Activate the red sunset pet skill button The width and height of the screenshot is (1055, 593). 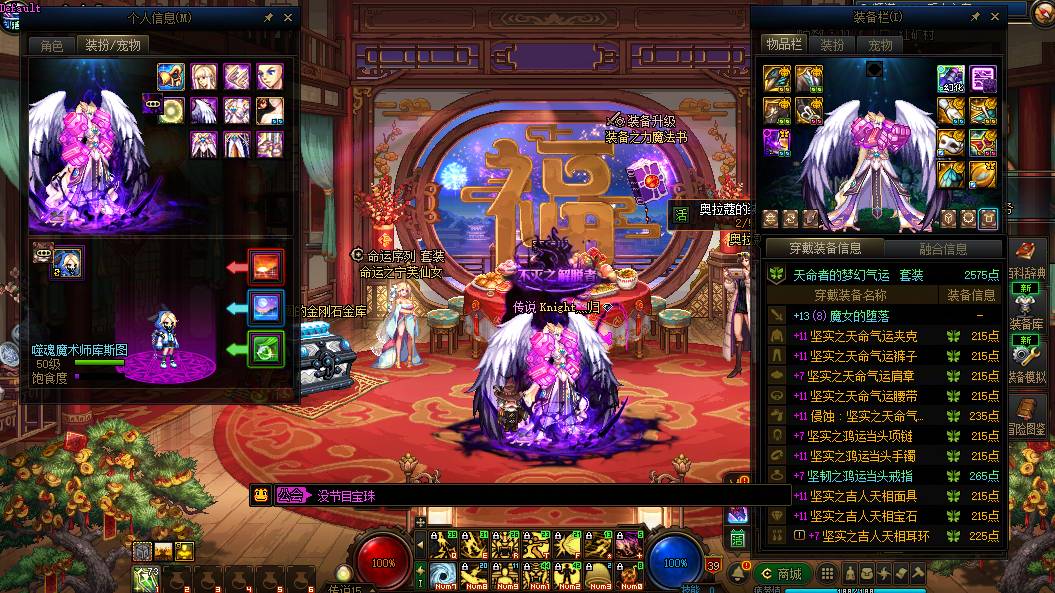266,267
